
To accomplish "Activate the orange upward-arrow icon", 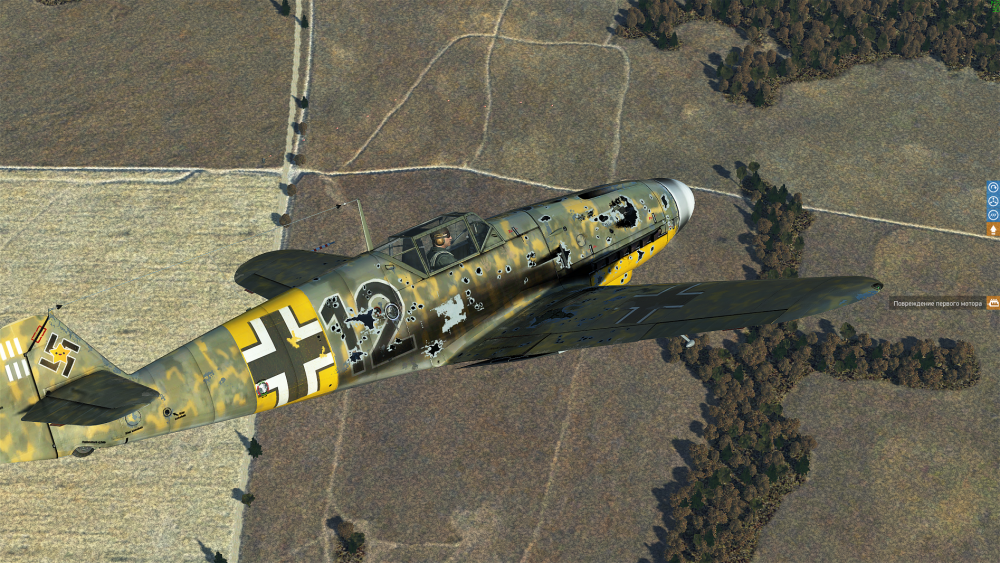I will 993,229.
